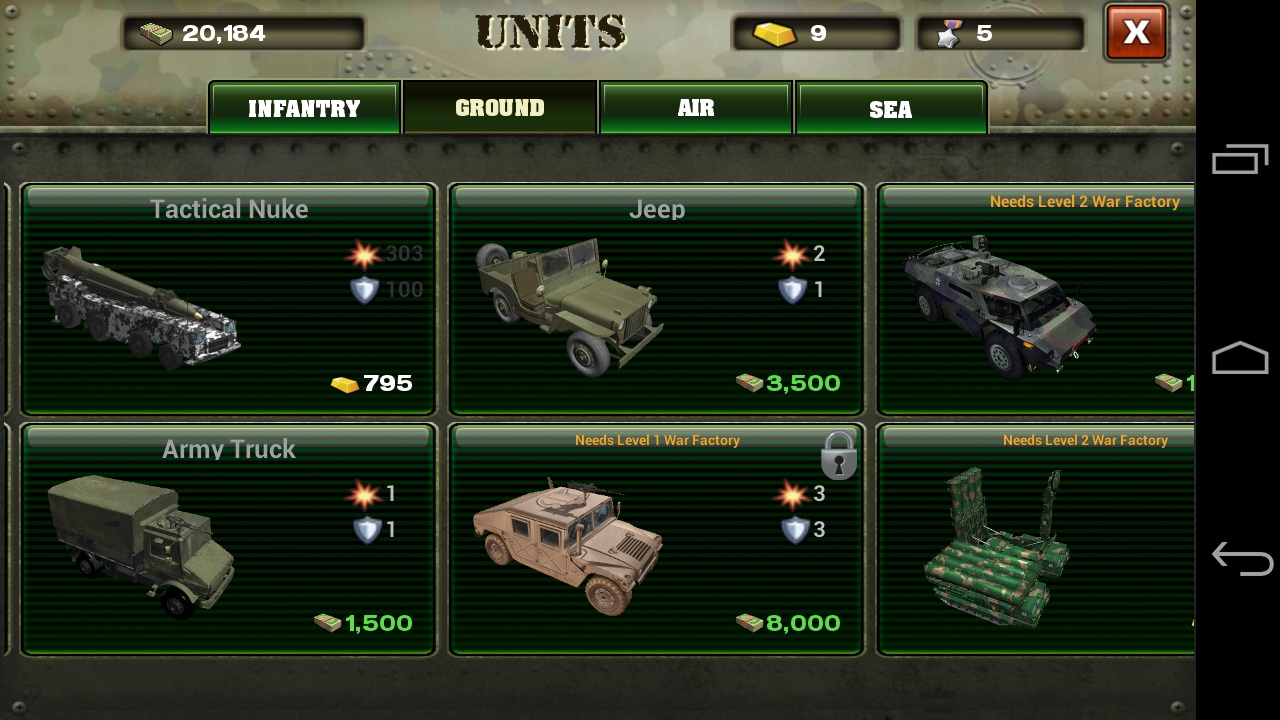Buy the Jeep for 3,500
Image resolution: width=1280 pixels, height=720 pixels.
click(656, 299)
